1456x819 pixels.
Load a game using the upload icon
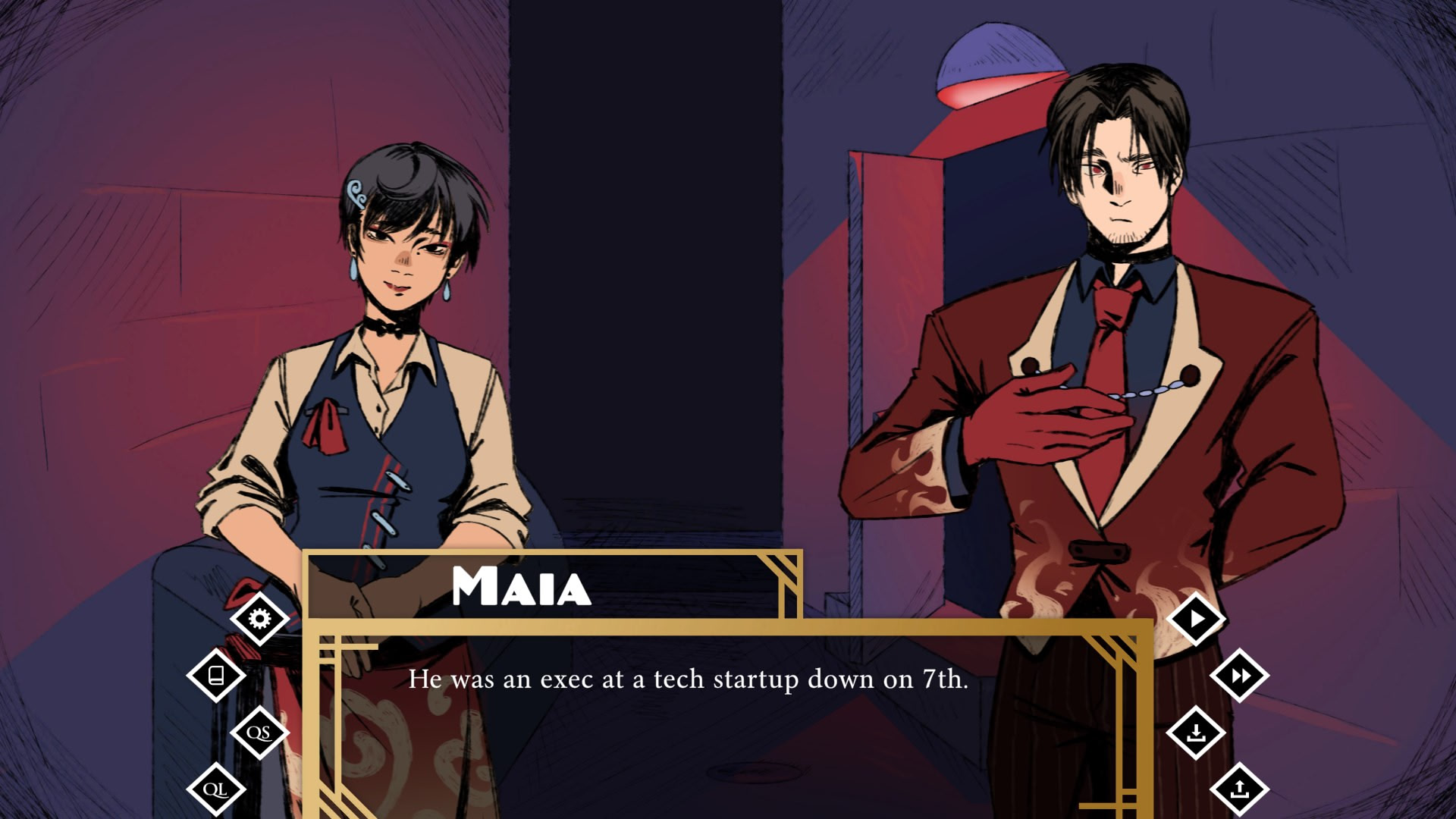(x=1239, y=789)
